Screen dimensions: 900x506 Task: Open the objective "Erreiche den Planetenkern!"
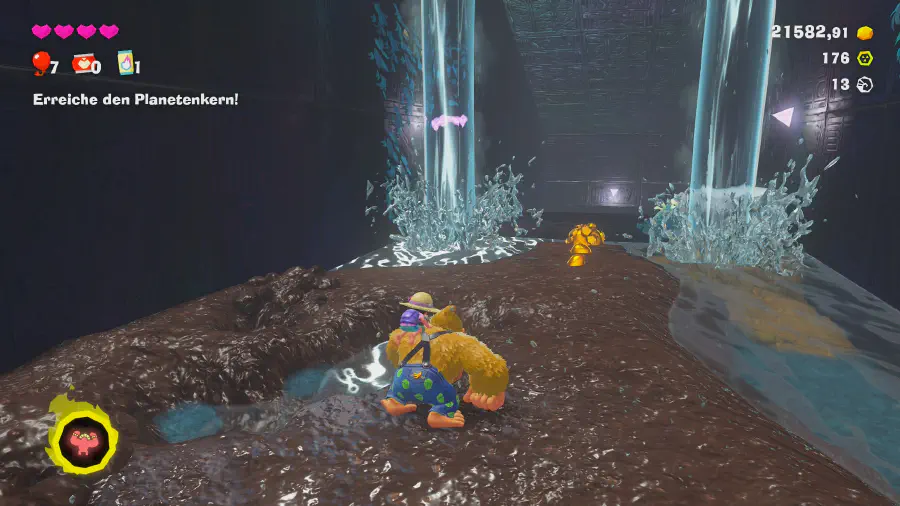coord(135,99)
